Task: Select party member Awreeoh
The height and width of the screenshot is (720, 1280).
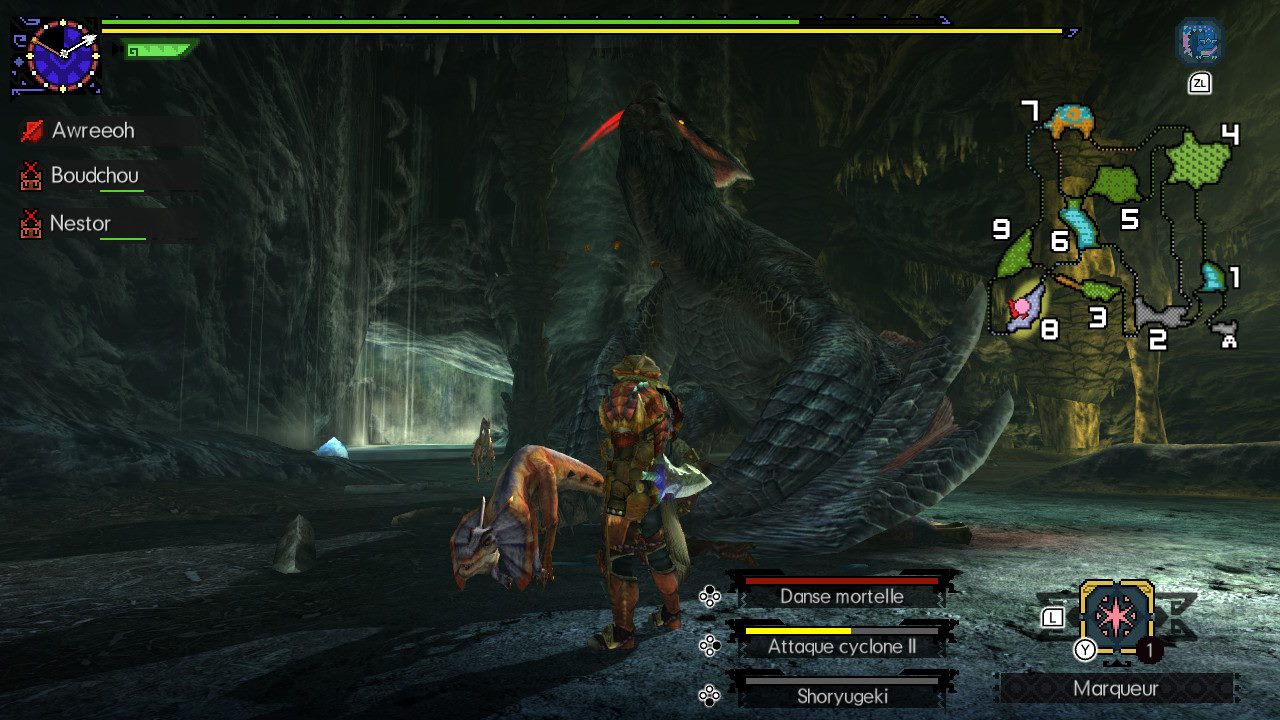Action: tap(93, 131)
